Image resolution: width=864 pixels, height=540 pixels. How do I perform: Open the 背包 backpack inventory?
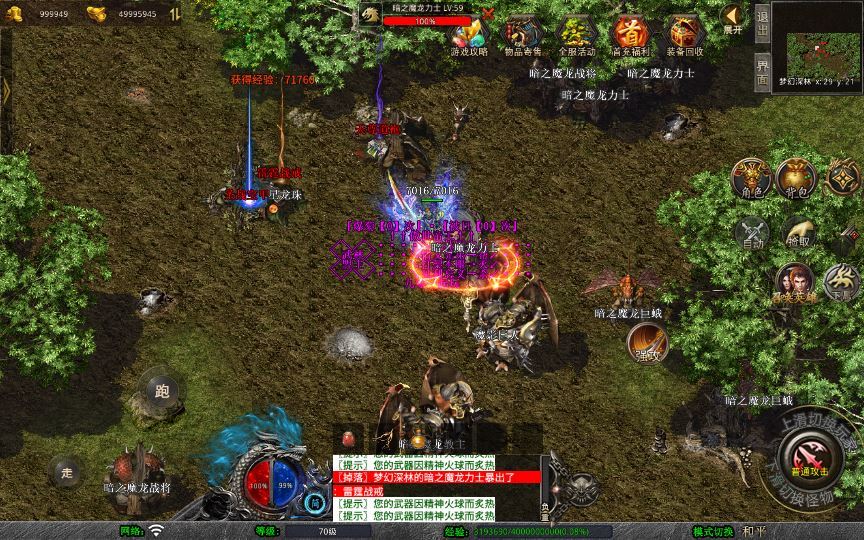point(798,178)
